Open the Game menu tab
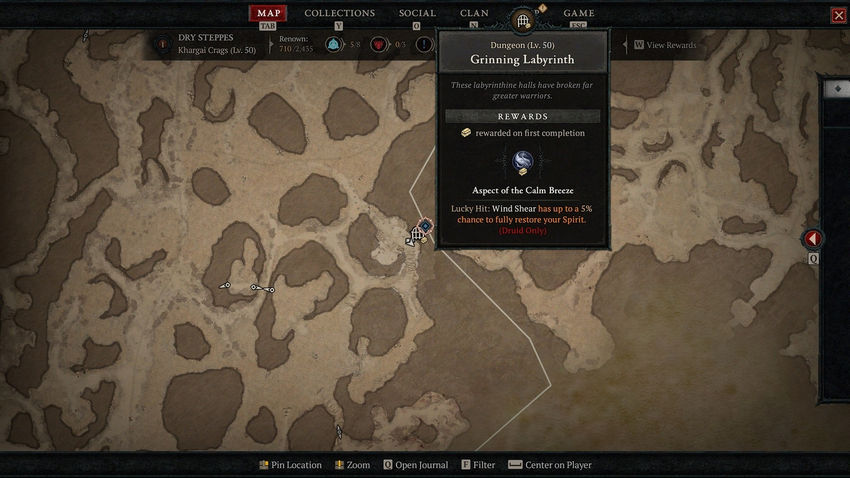 coord(579,13)
